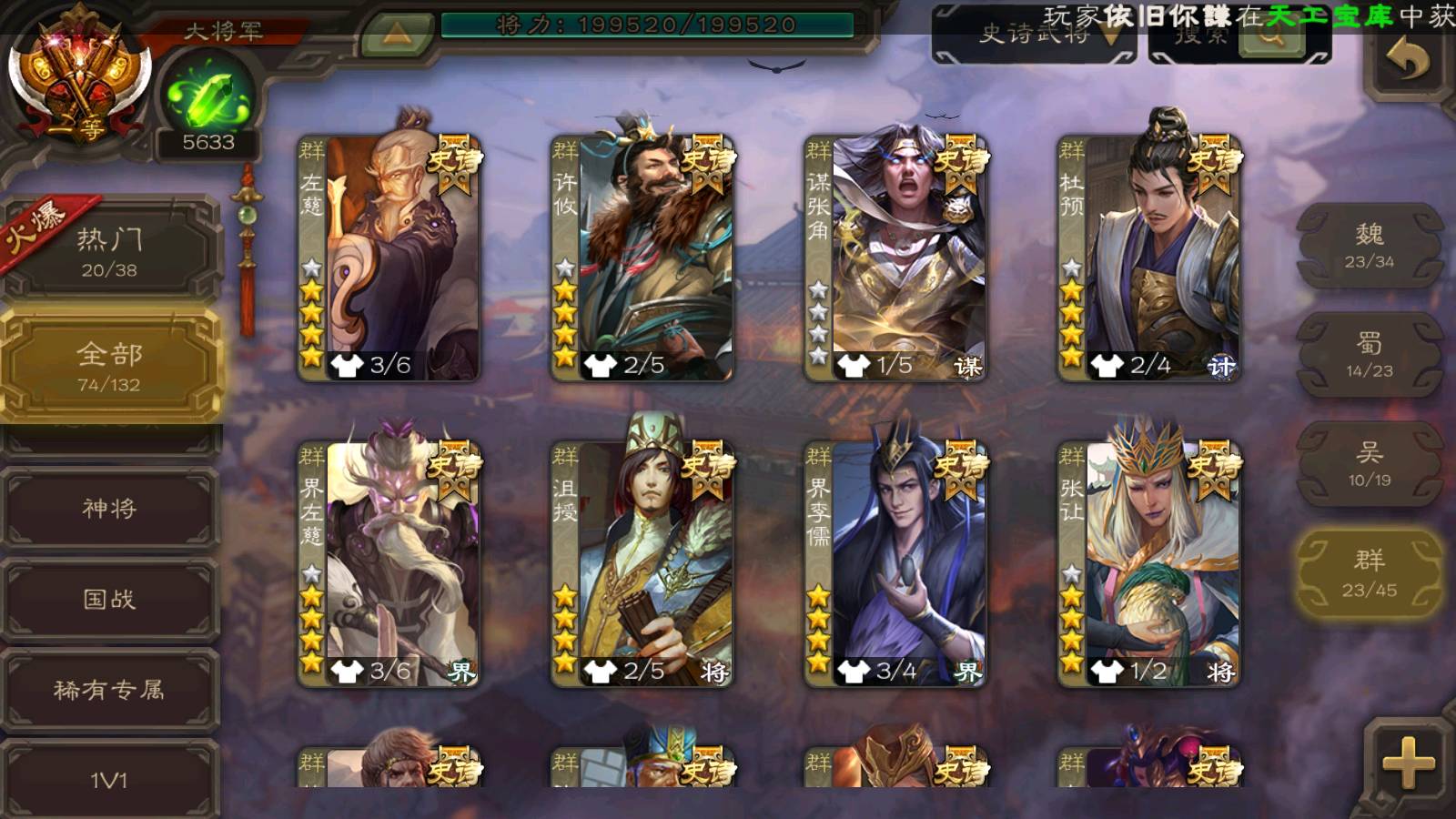This screenshot has width=1456, height=819.
Task: Choose the 1V1 category
Action: click(x=109, y=779)
